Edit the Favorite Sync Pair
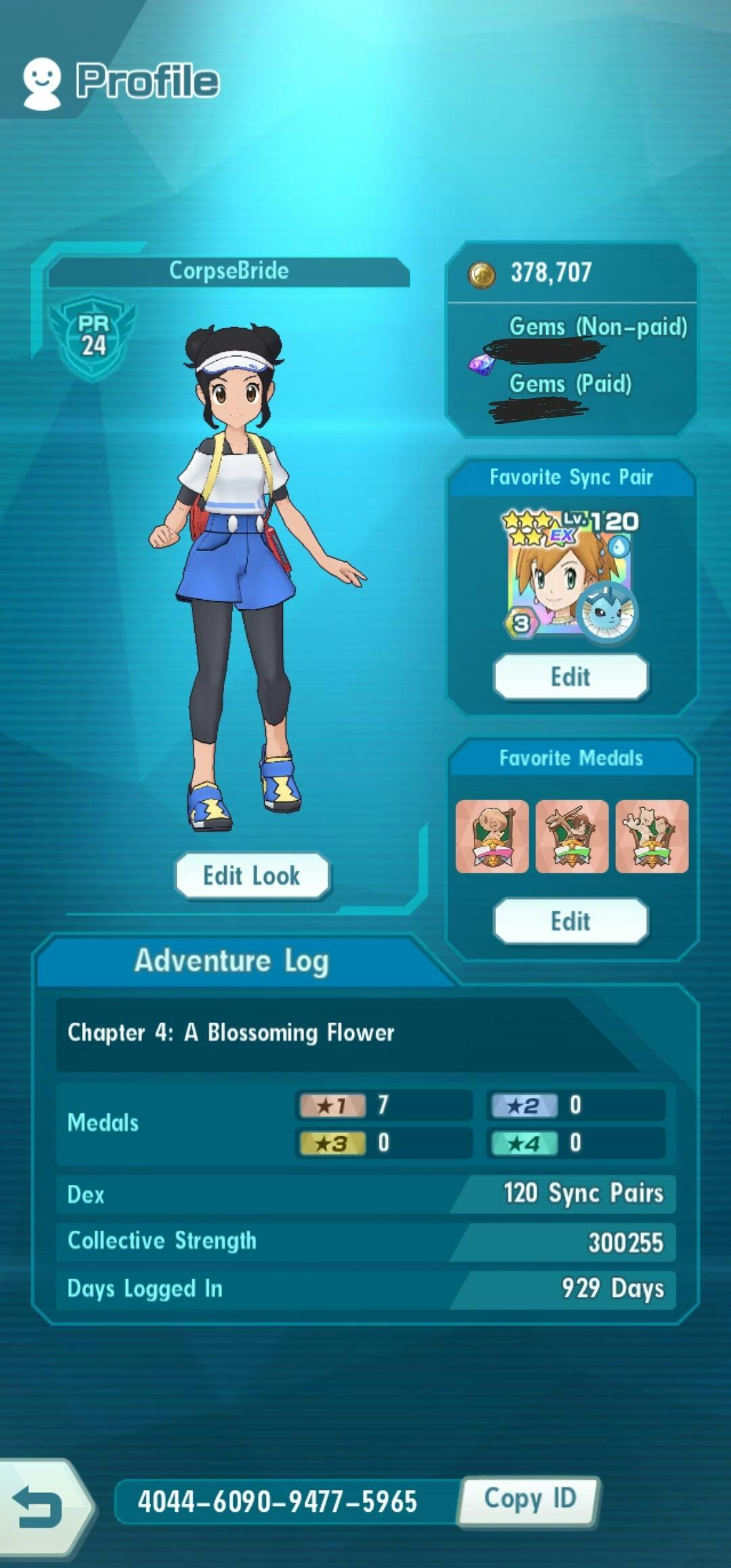The width and height of the screenshot is (731, 1568). pos(571,676)
